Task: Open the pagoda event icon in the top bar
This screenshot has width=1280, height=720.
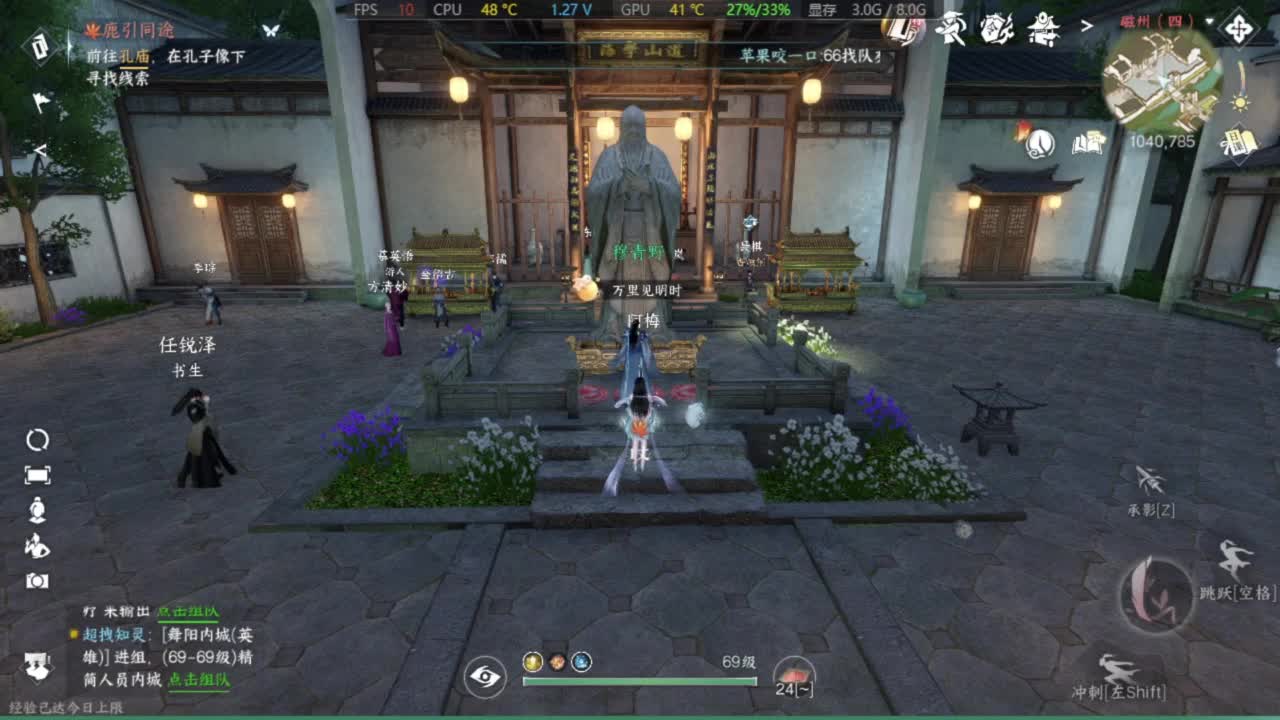Action: (x=1043, y=29)
